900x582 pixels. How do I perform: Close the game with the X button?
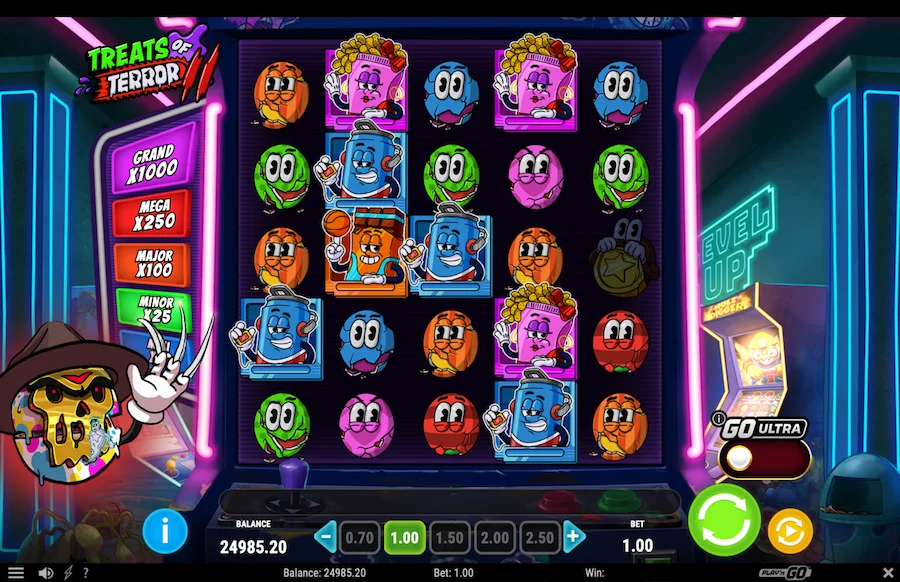coord(887,573)
